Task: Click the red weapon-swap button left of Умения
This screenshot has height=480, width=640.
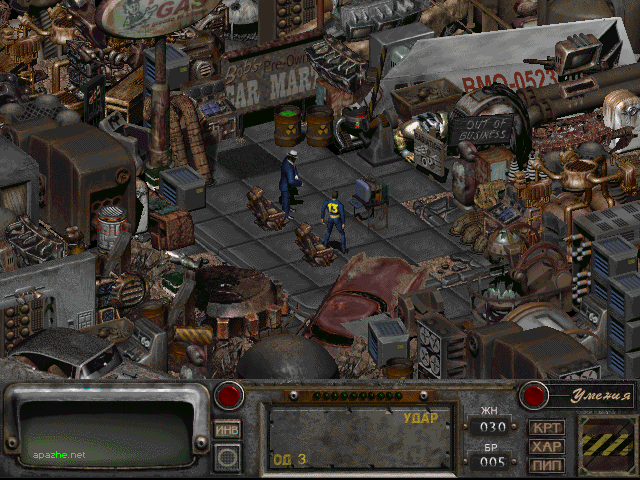Action: click(x=534, y=394)
